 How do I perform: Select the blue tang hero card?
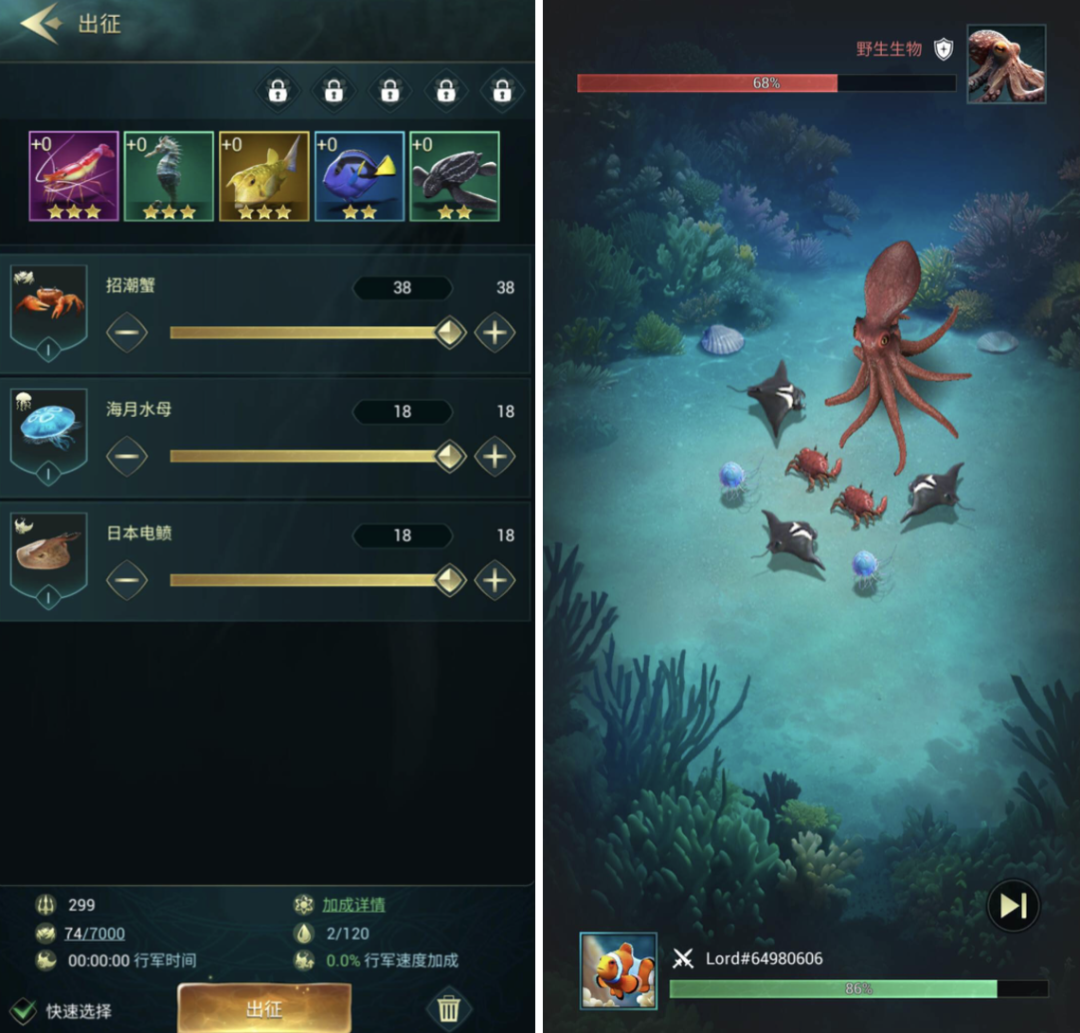[360, 176]
